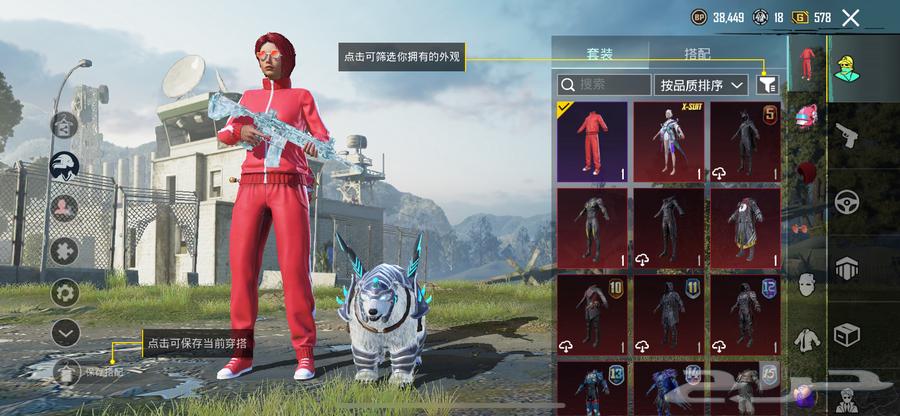Open the steering wheel vehicle category
The width and height of the screenshot is (900, 416).
847,200
